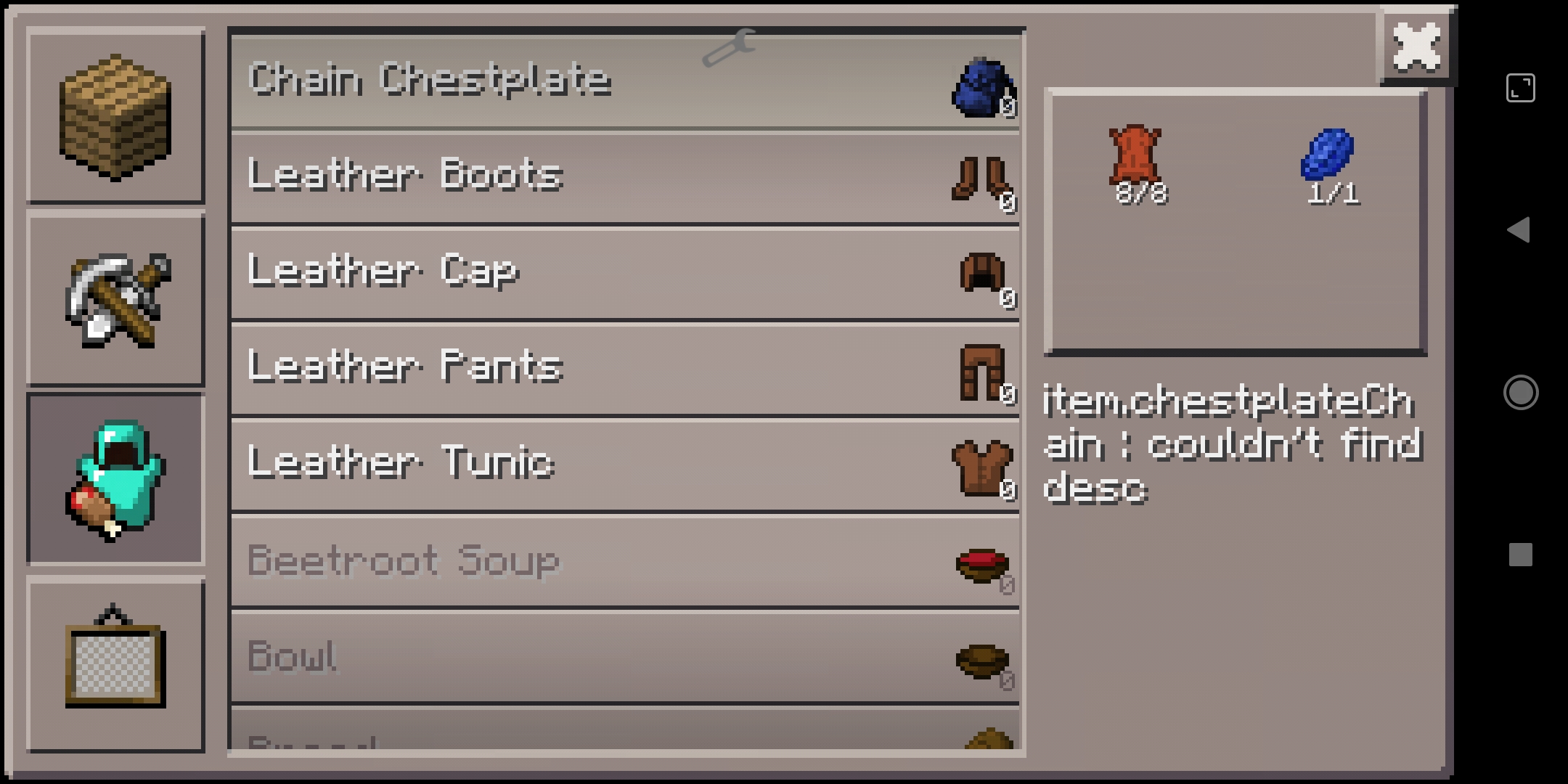This screenshot has width=1568, height=784.
Task: Choose the Leather Boots recipe
Action: [624, 177]
